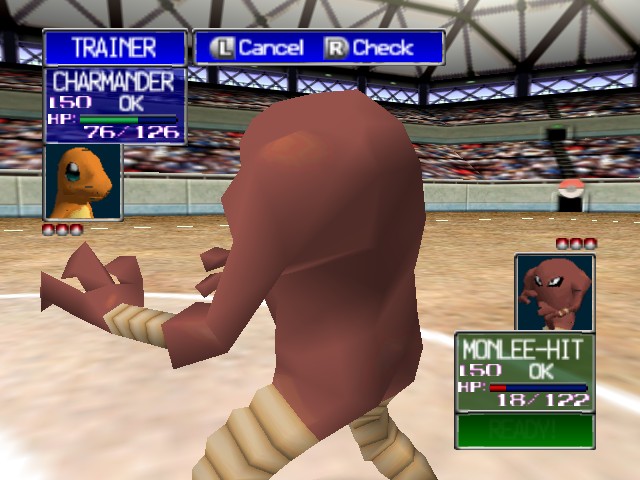
Task: Select the Charmander portrait
Action: [83, 181]
